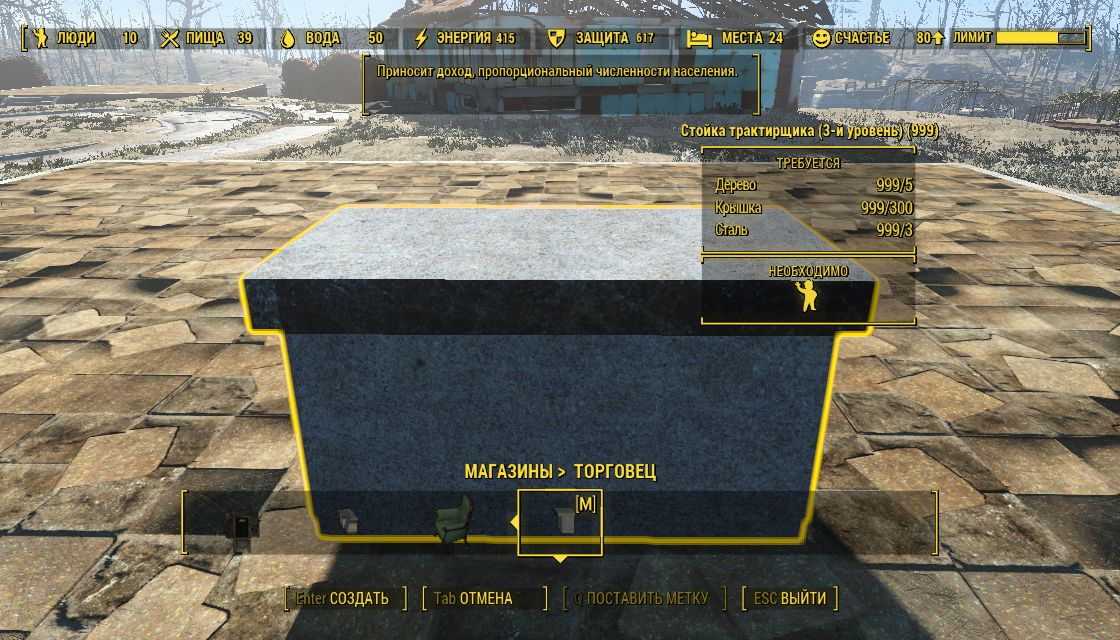Exit workshop mode via ВЫЙТИ
1120x640 pixels.
pos(791,599)
